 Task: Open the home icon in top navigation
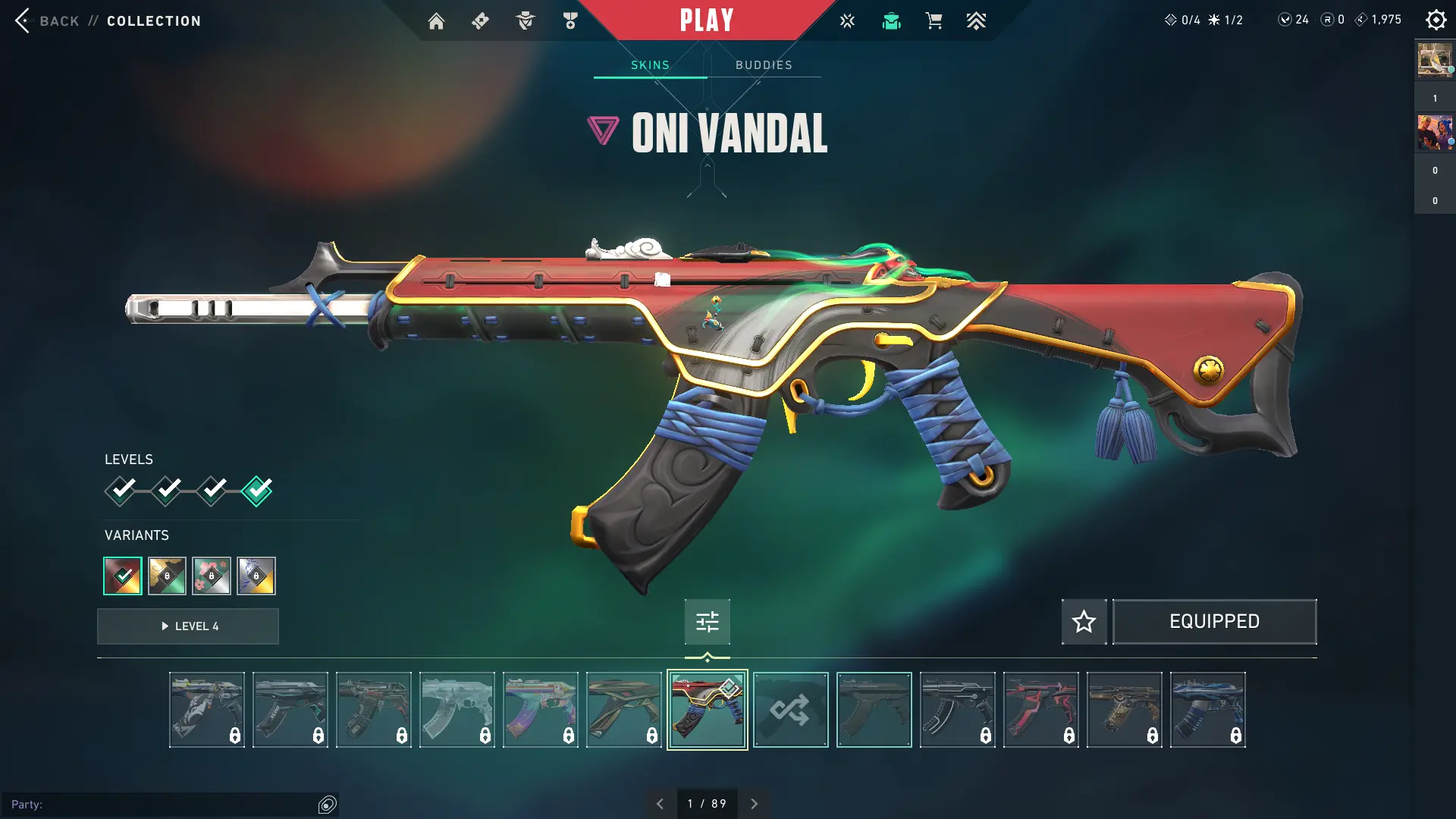click(x=436, y=21)
